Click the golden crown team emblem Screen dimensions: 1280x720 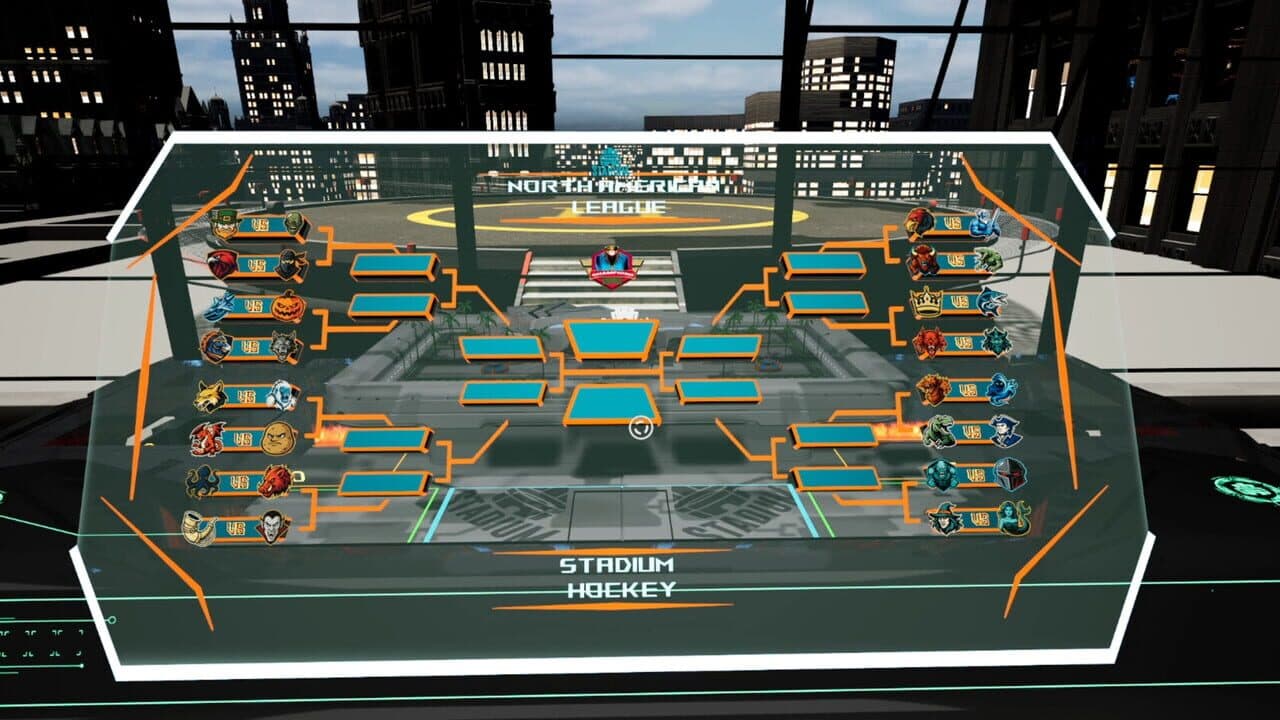coord(927,300)
